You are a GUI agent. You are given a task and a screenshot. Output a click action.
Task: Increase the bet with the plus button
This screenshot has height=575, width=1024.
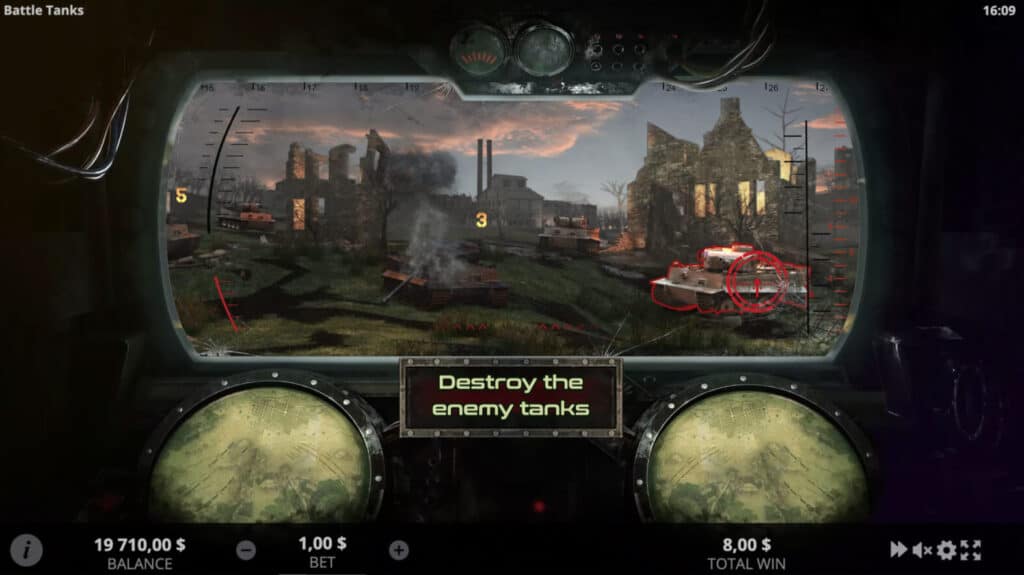[399, 550]
